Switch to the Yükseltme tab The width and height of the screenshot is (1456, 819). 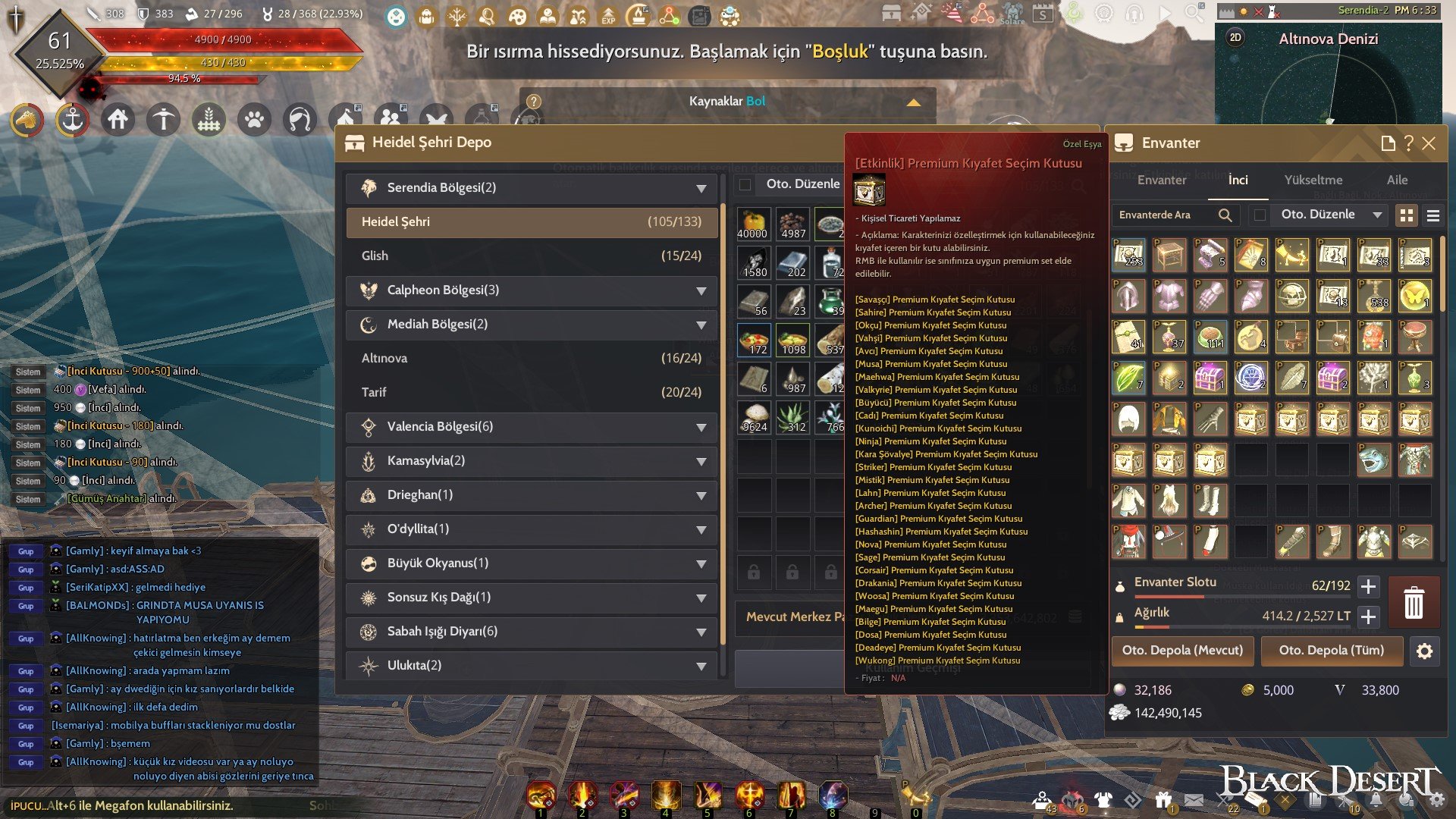[x=1313, y=180]
